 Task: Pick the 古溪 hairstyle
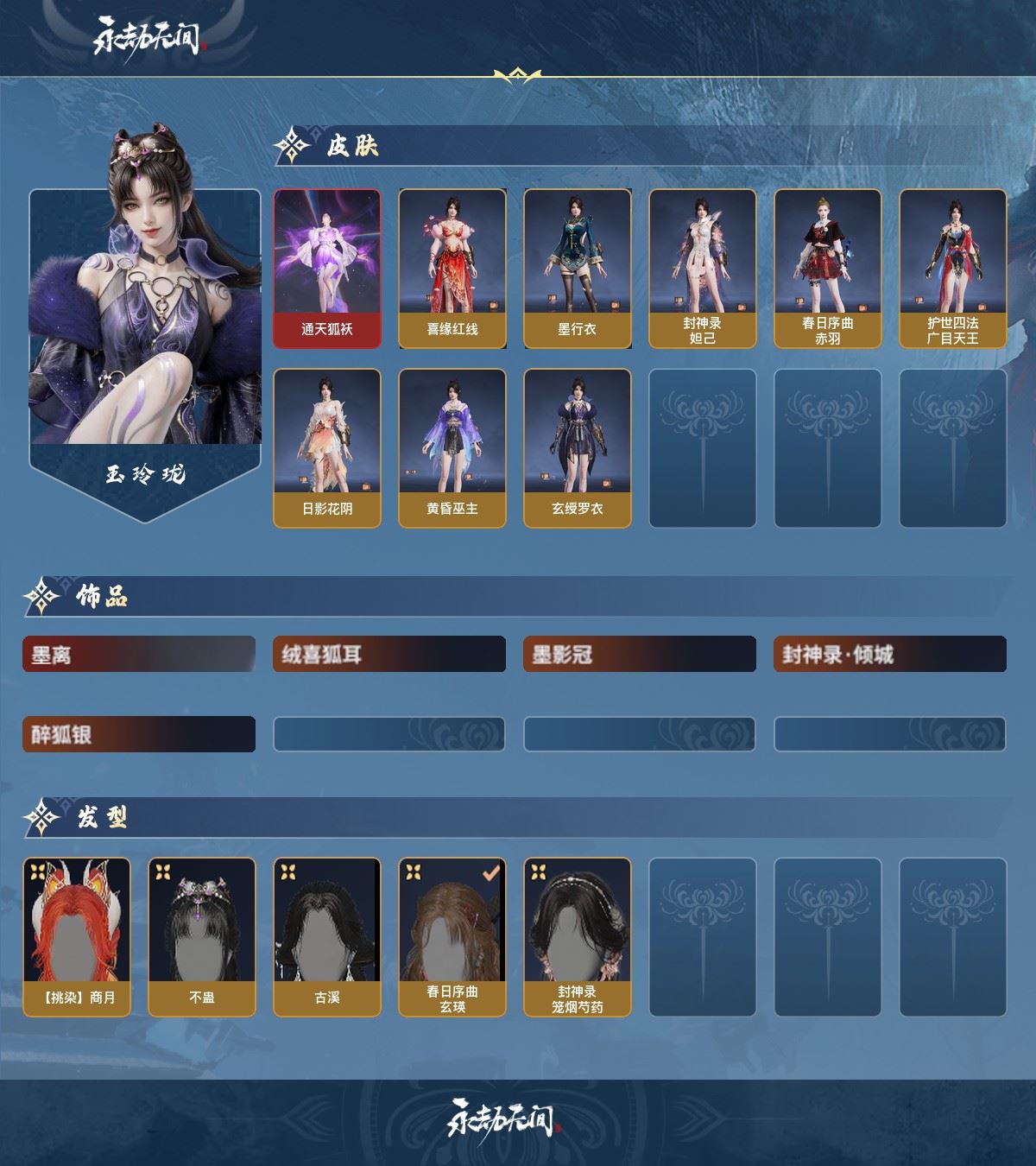[327, 937]
